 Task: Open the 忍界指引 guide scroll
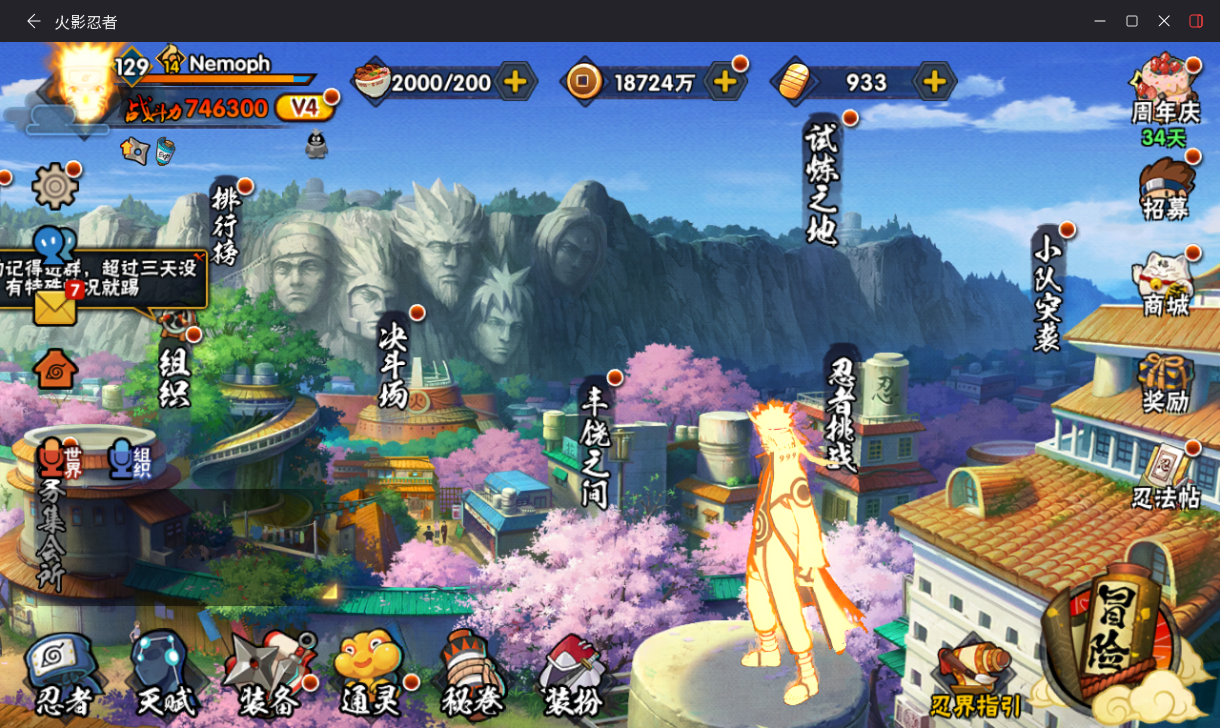[x=975, y=677]
